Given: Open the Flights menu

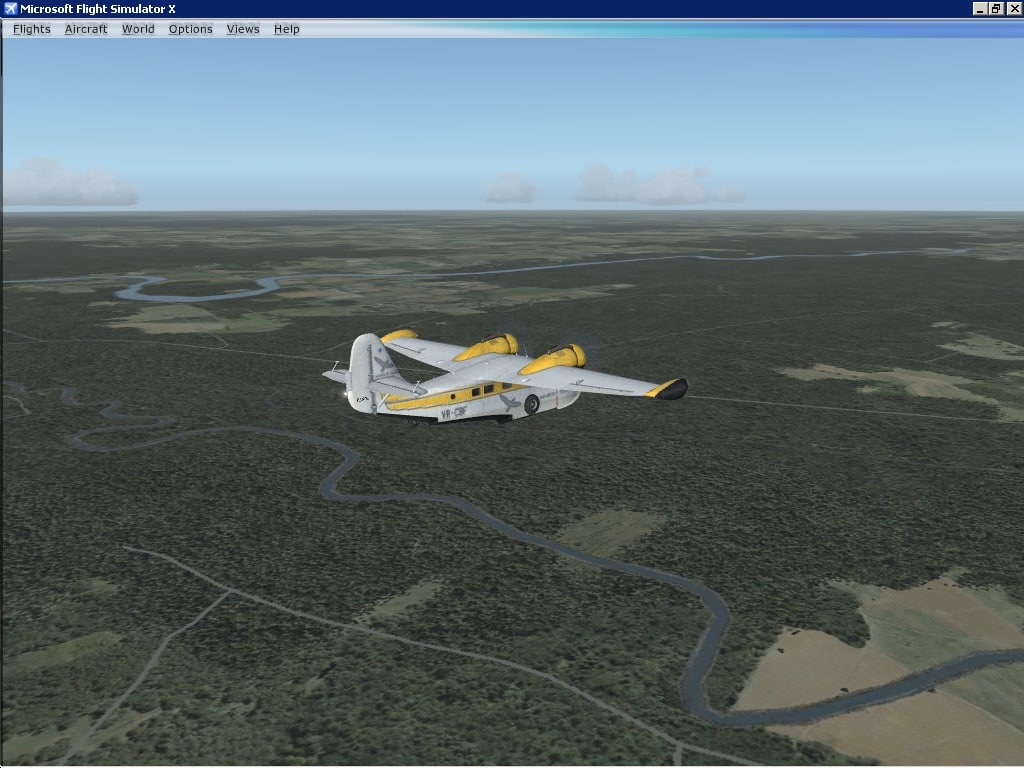Looking at the screenshot, I should pyautogui.click(x=31, y=29).
